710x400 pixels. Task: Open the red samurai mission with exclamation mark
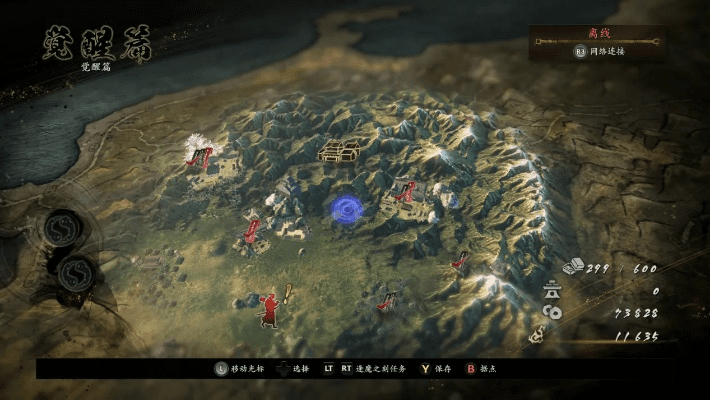(x=271, y=307)
